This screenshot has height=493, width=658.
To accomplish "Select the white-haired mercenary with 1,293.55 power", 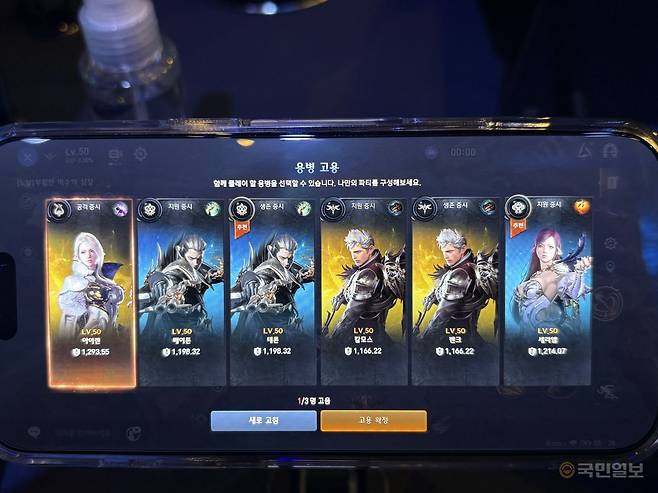I will click(x=91, y=290).
